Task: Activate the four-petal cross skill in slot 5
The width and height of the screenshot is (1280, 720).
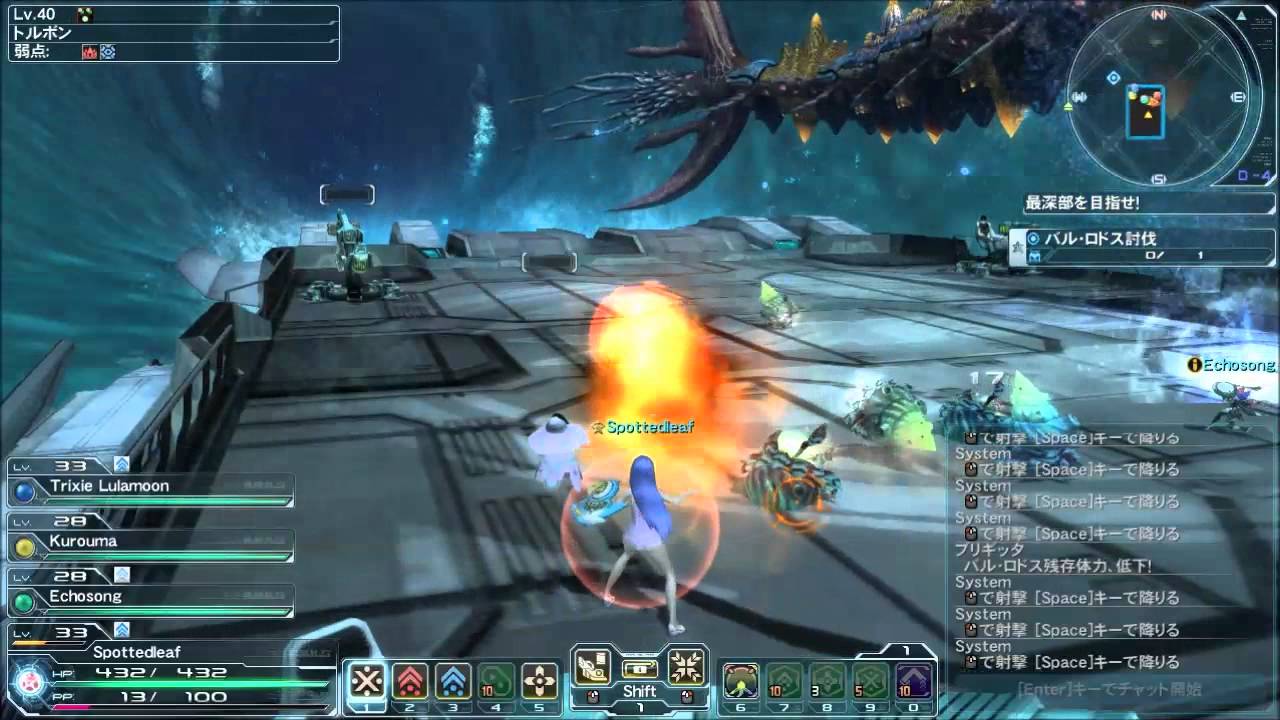Action: (x=540, y=681)
